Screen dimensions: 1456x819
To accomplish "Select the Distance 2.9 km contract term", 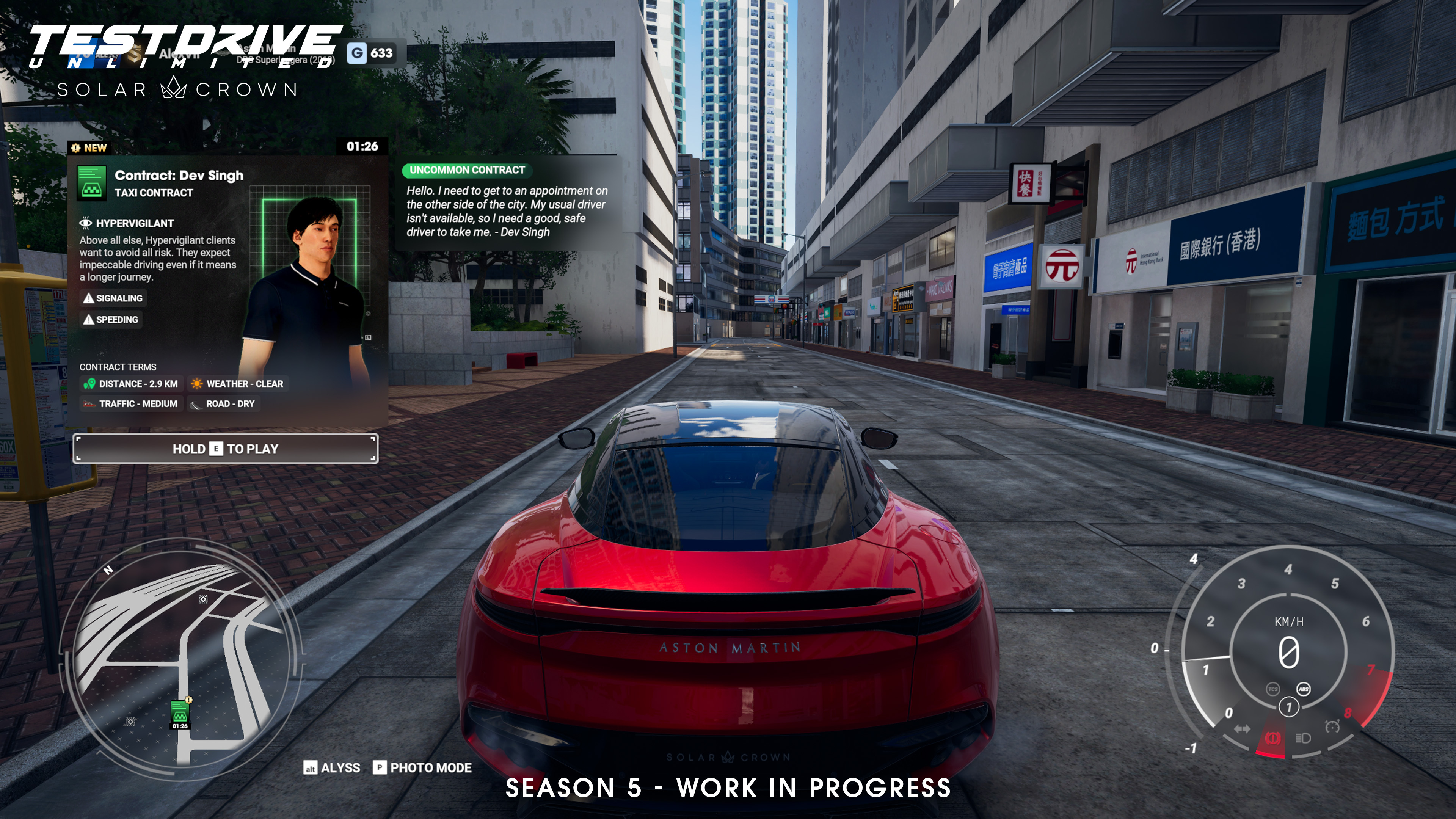I will click(131, 384).
